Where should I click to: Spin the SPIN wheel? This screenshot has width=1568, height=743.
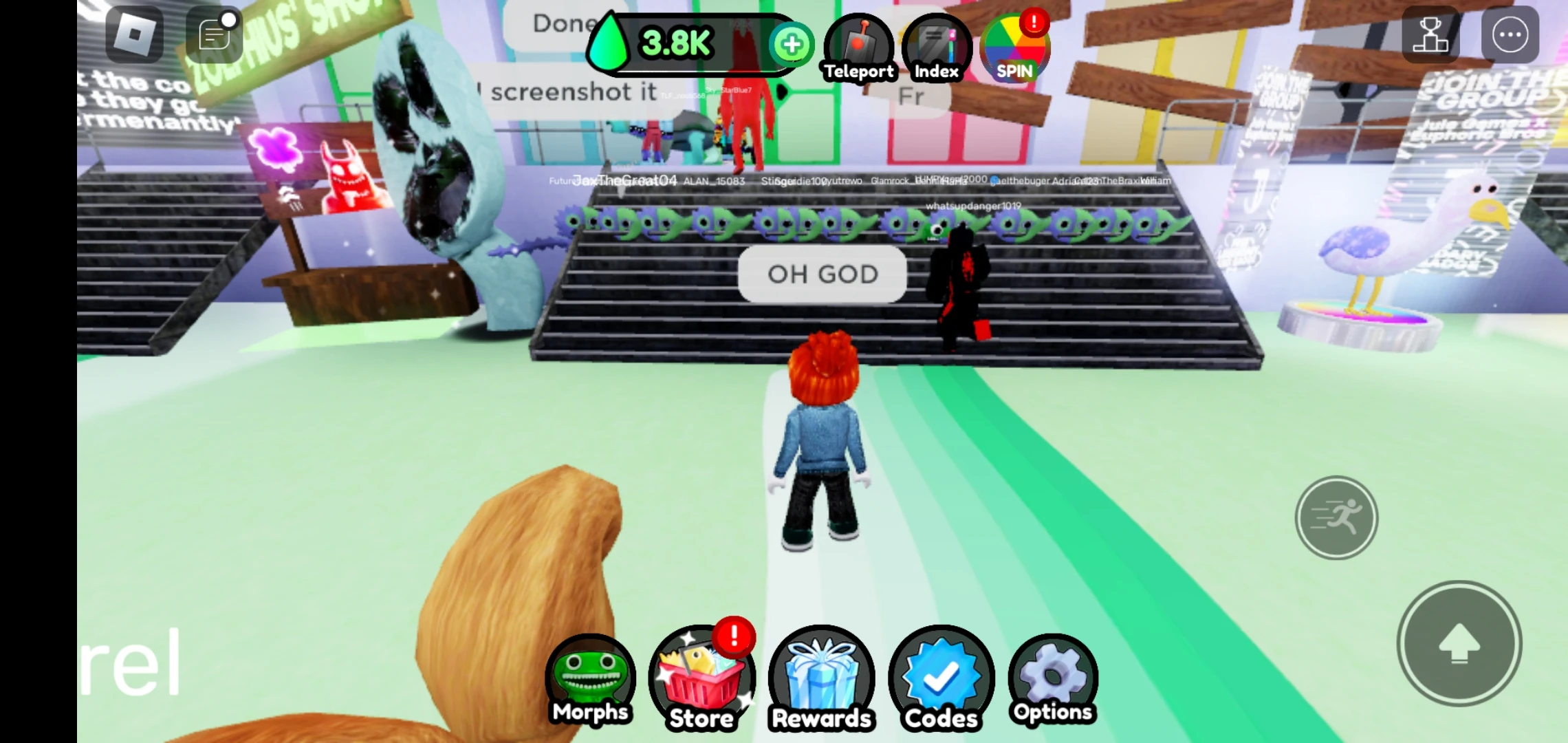pos(1014,48)
